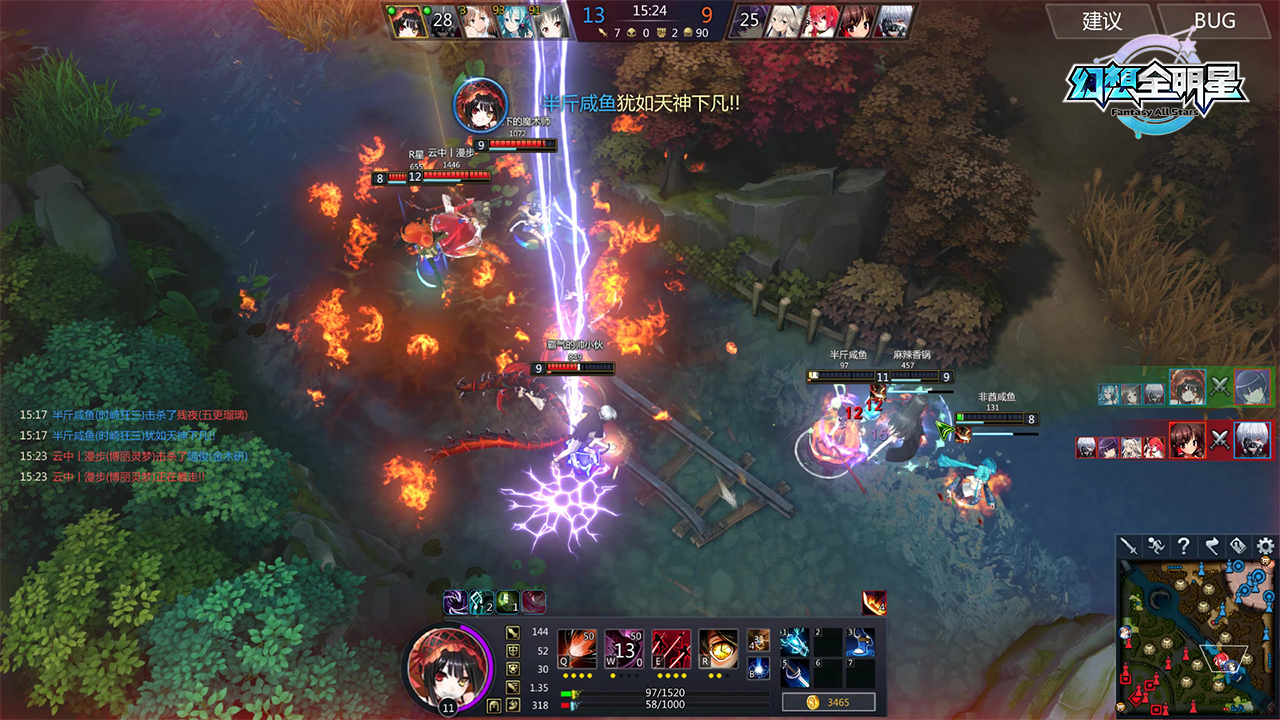This screenshot has width=1280, height=720.
Task: Use the item in inventory slot 1
Action: click(795, 643)
